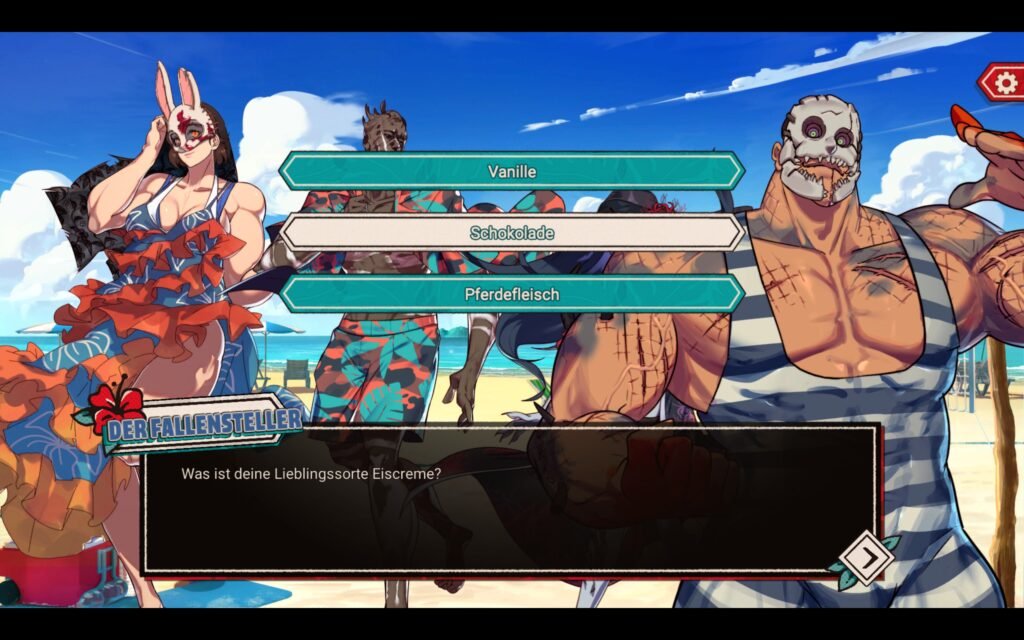
Task: Select the Schokolade dialogue option
Action: [511, 233]
